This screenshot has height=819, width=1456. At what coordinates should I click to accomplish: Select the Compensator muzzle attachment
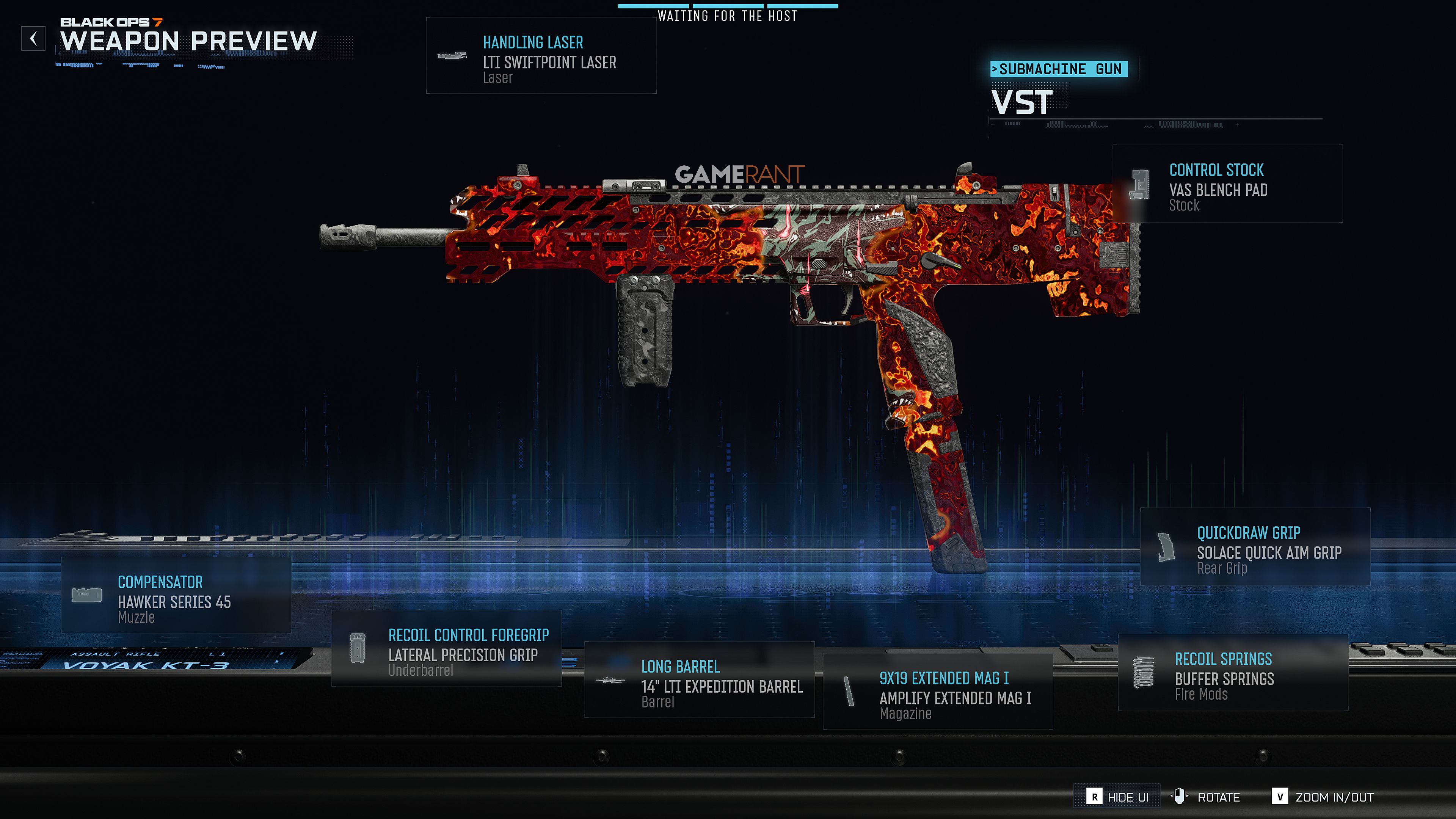pyautogui.click(x=176, y=596)
